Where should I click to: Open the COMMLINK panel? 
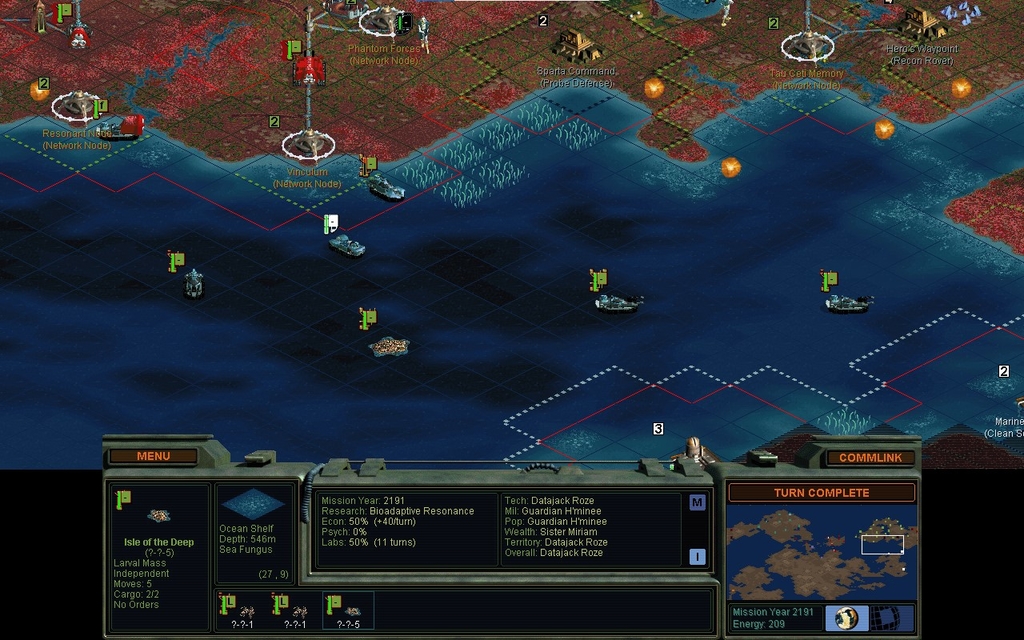point(870,457)
